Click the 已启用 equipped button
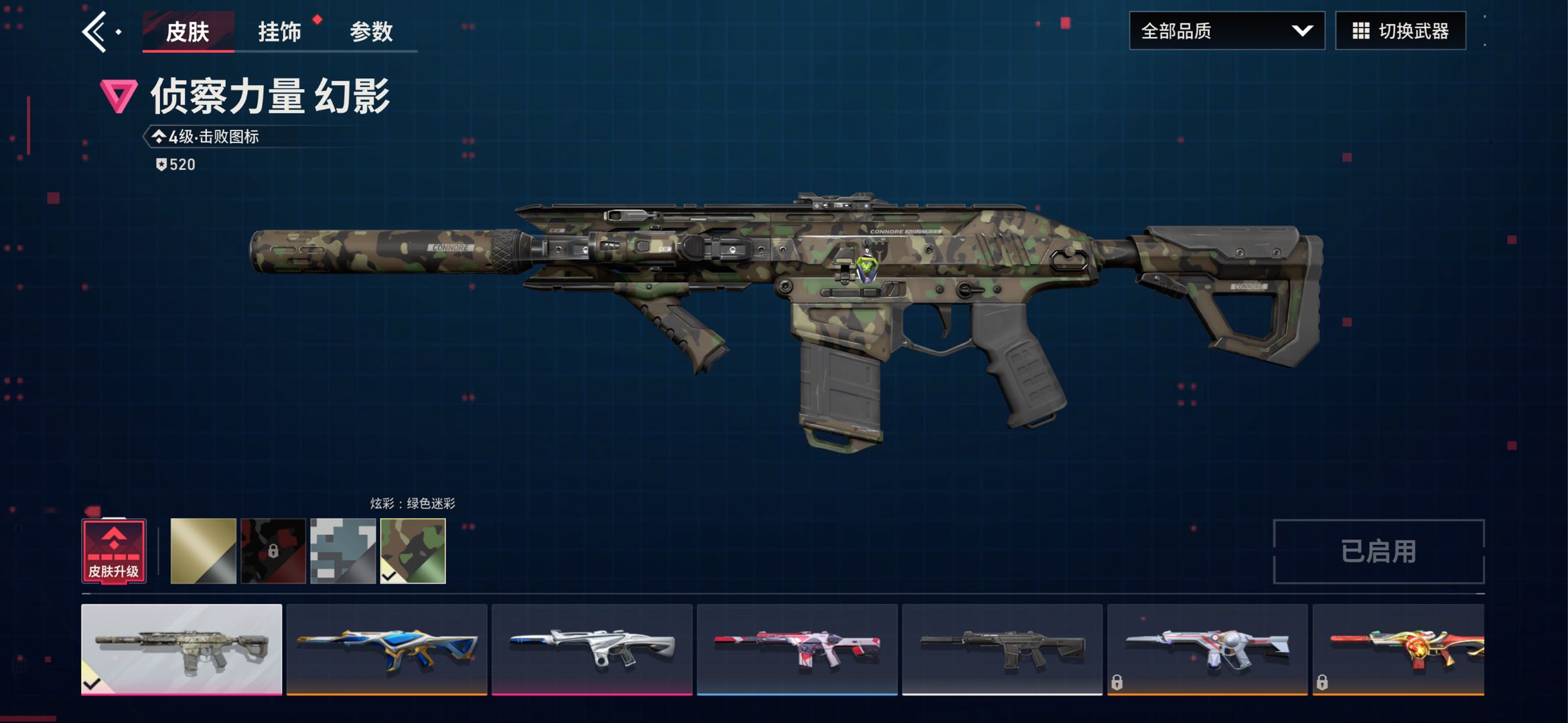This screenshot has width=1568, height=723. pos(1378,552)
